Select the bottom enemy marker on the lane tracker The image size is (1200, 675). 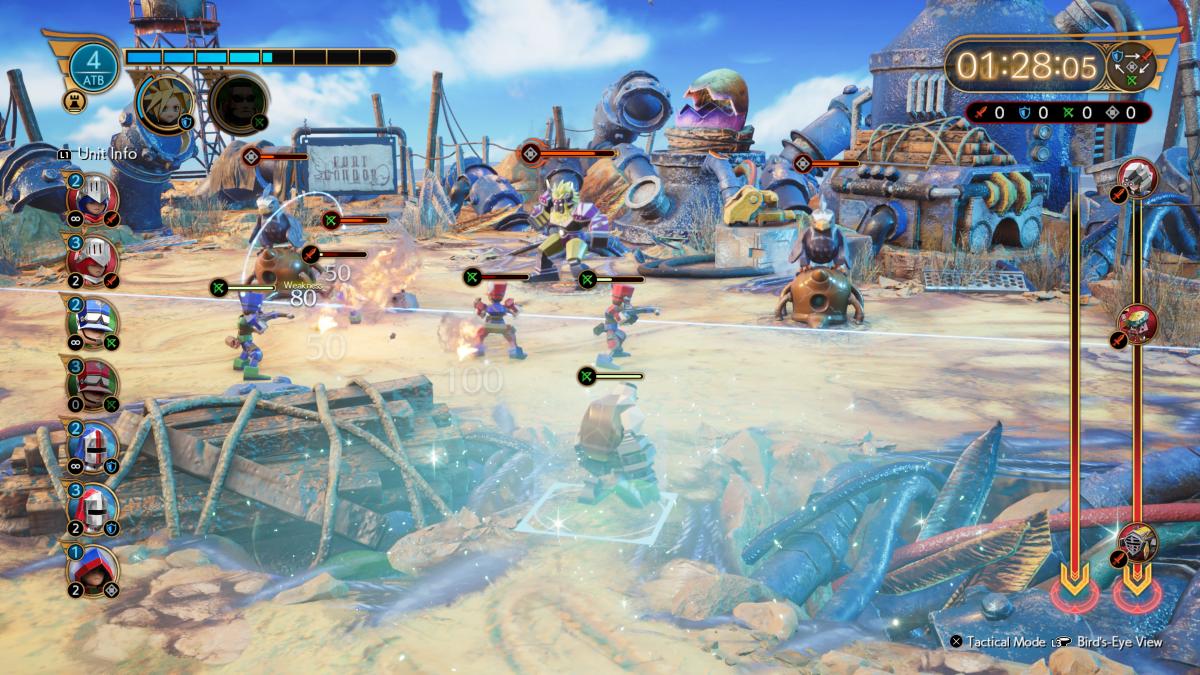(x=1138, y=542)
